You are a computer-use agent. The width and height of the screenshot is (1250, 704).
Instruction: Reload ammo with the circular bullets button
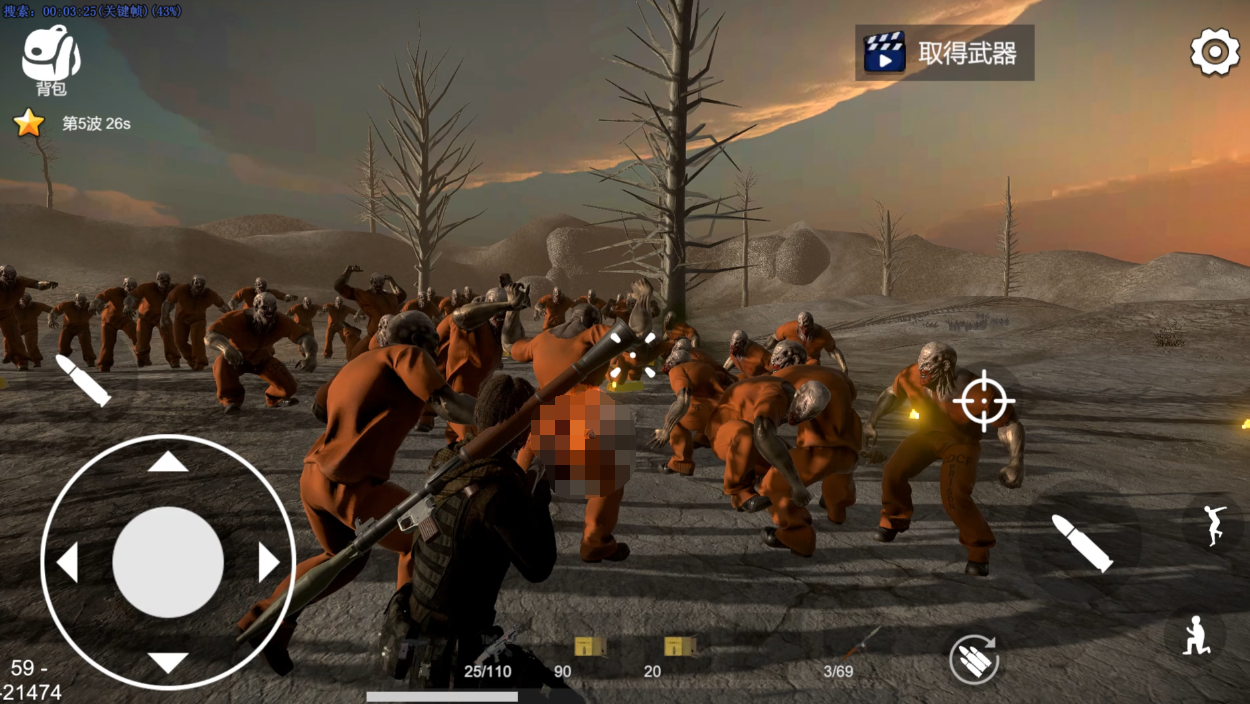(x=974, y=660)
